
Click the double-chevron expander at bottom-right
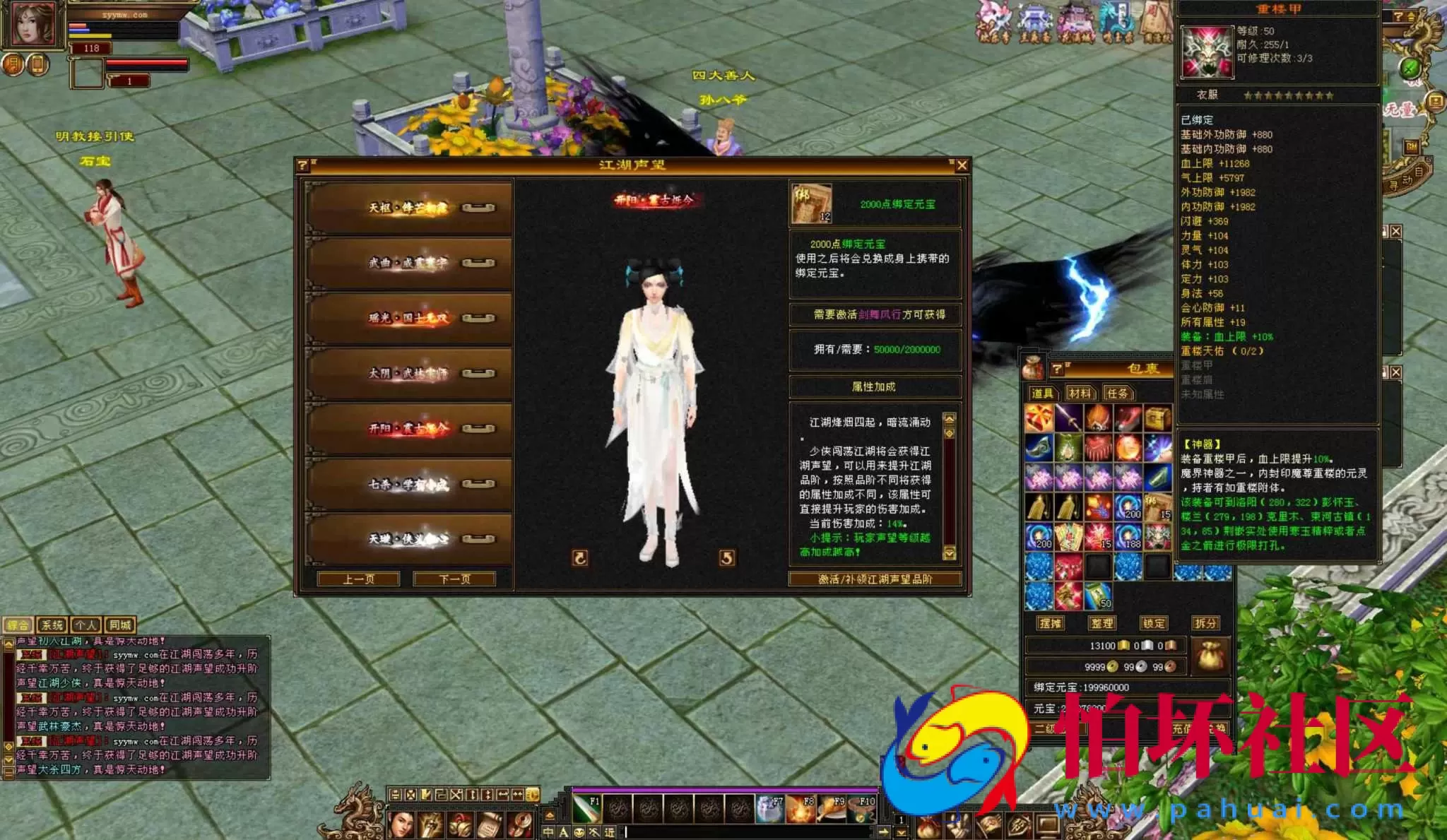pyautogui.click(x=902, y=833)
